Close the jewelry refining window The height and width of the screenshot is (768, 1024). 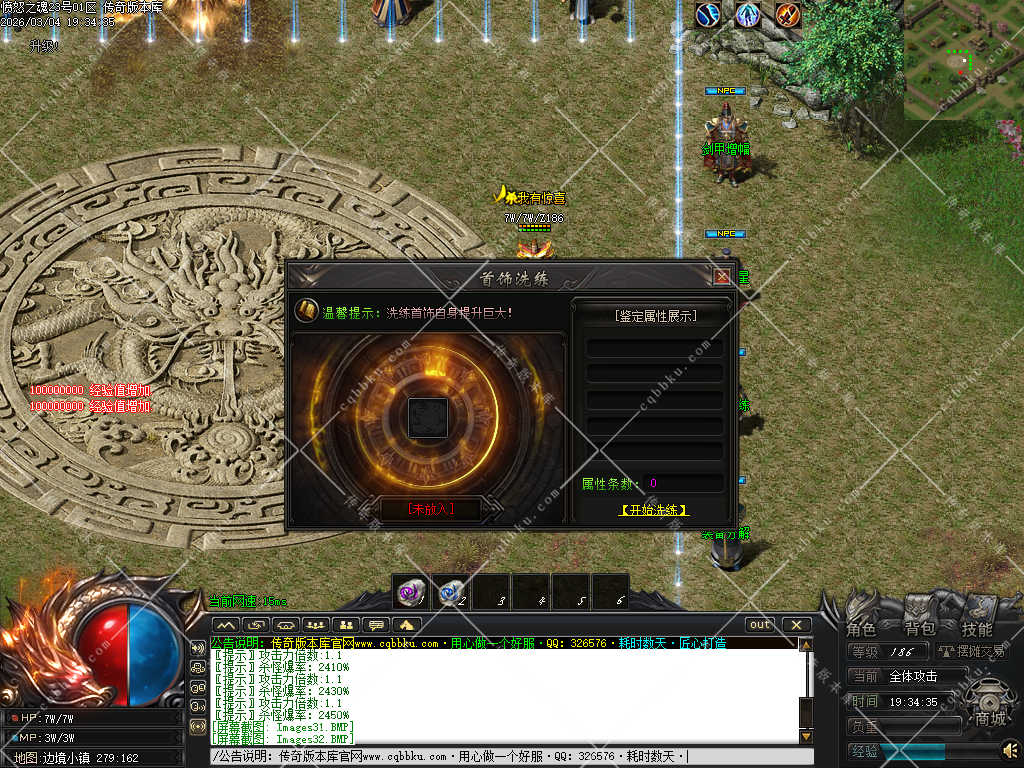[x=722, y=276]
